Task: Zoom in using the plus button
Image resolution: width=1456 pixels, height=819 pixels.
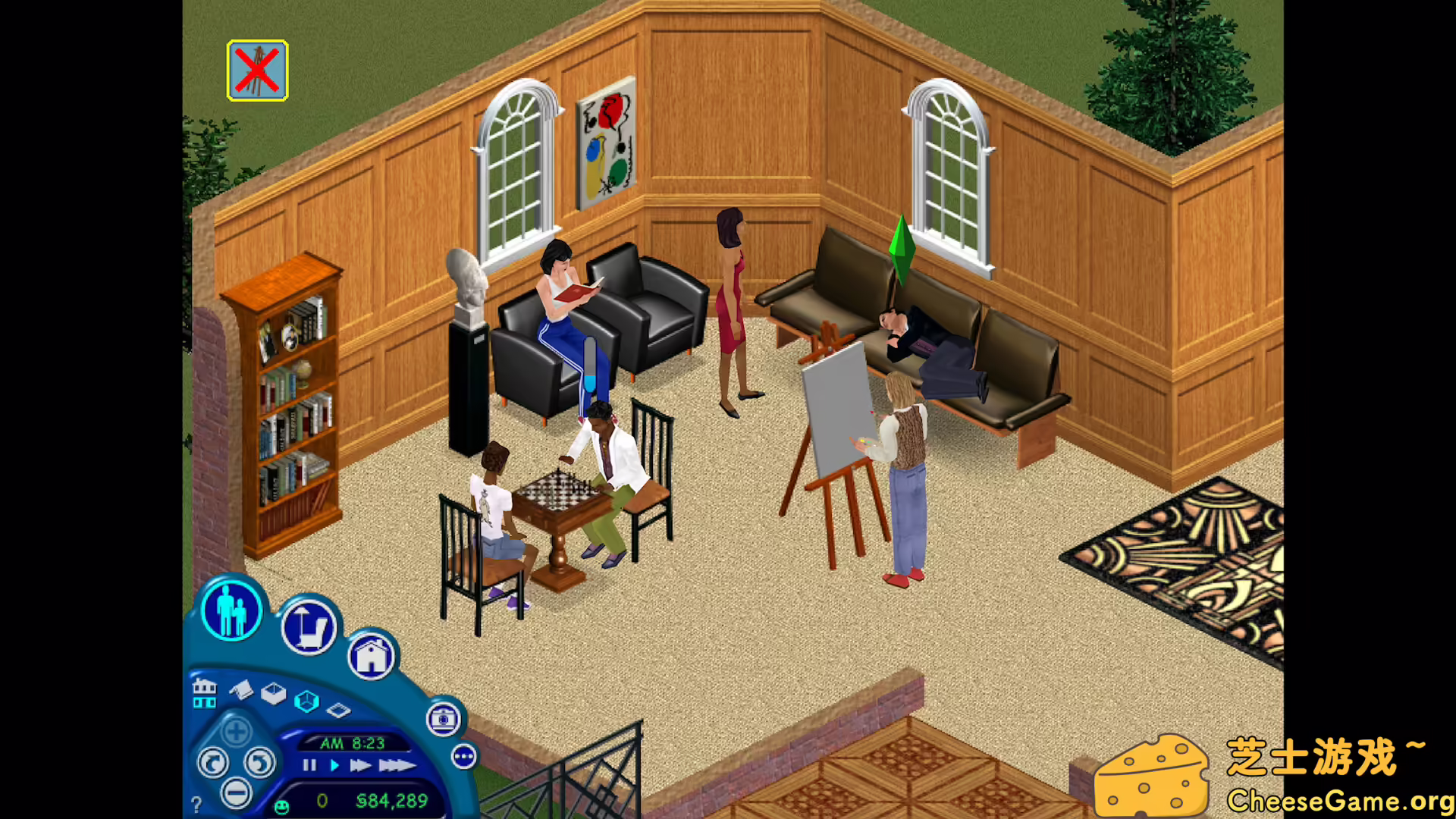Action: 235,732
